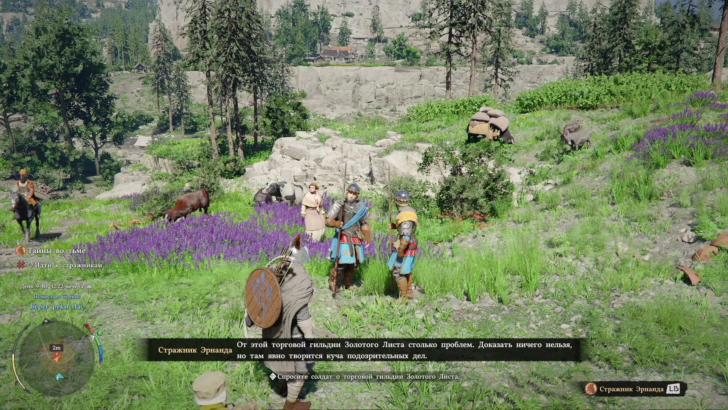
Task: Click the 'Идти к стражникам' objective line
Action: coord(62,265)
